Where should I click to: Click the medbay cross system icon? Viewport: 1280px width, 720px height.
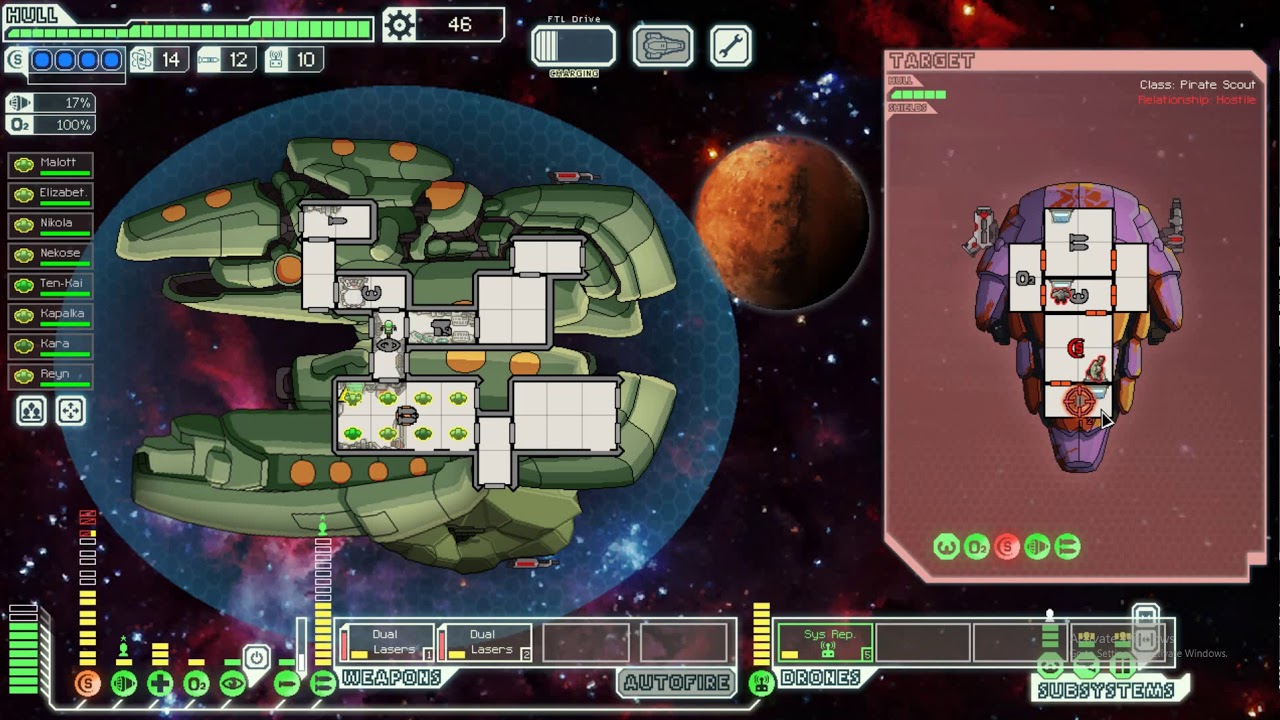click(x=160, y=684)
